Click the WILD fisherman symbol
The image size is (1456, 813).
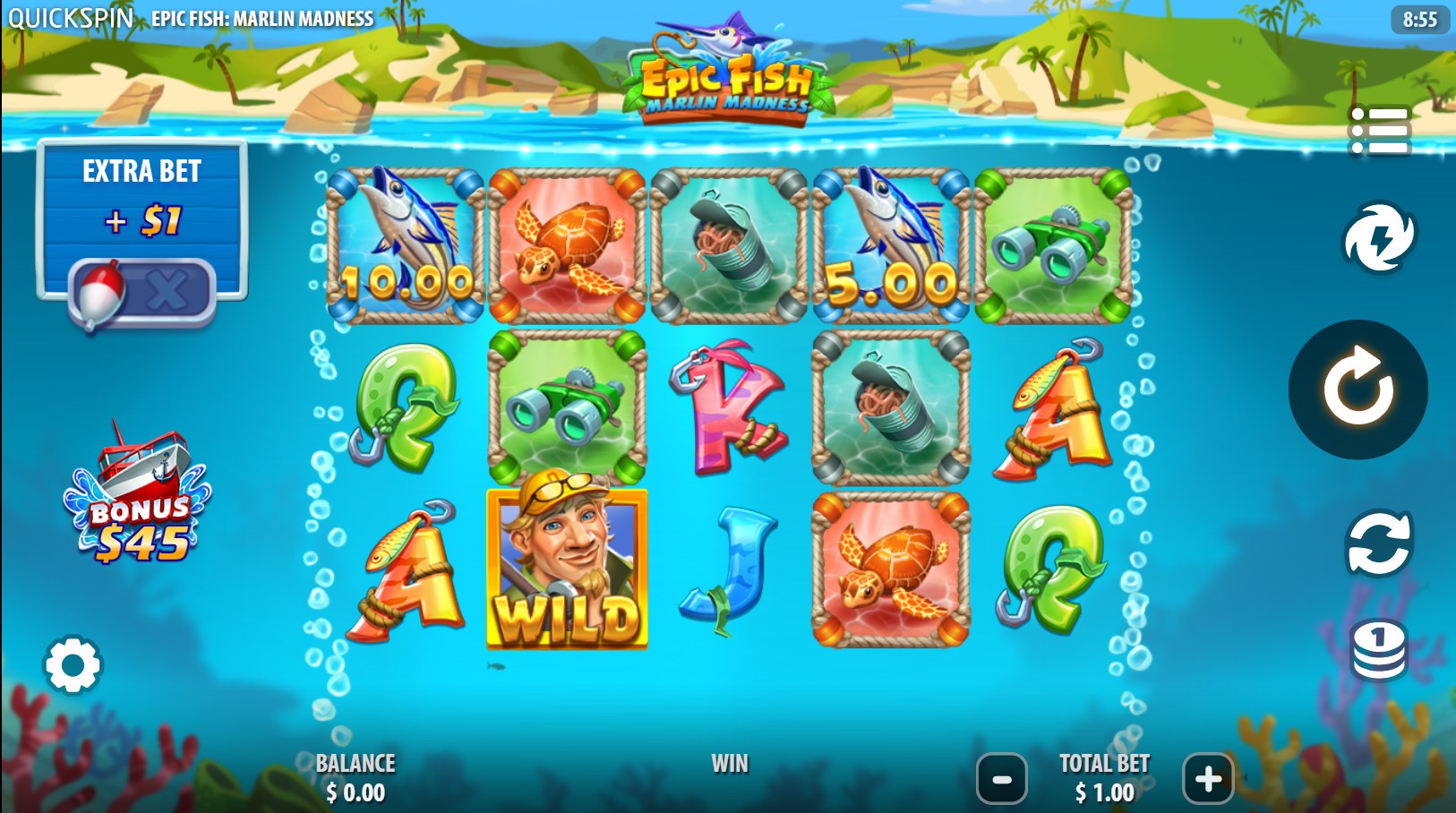click(566, 567)
